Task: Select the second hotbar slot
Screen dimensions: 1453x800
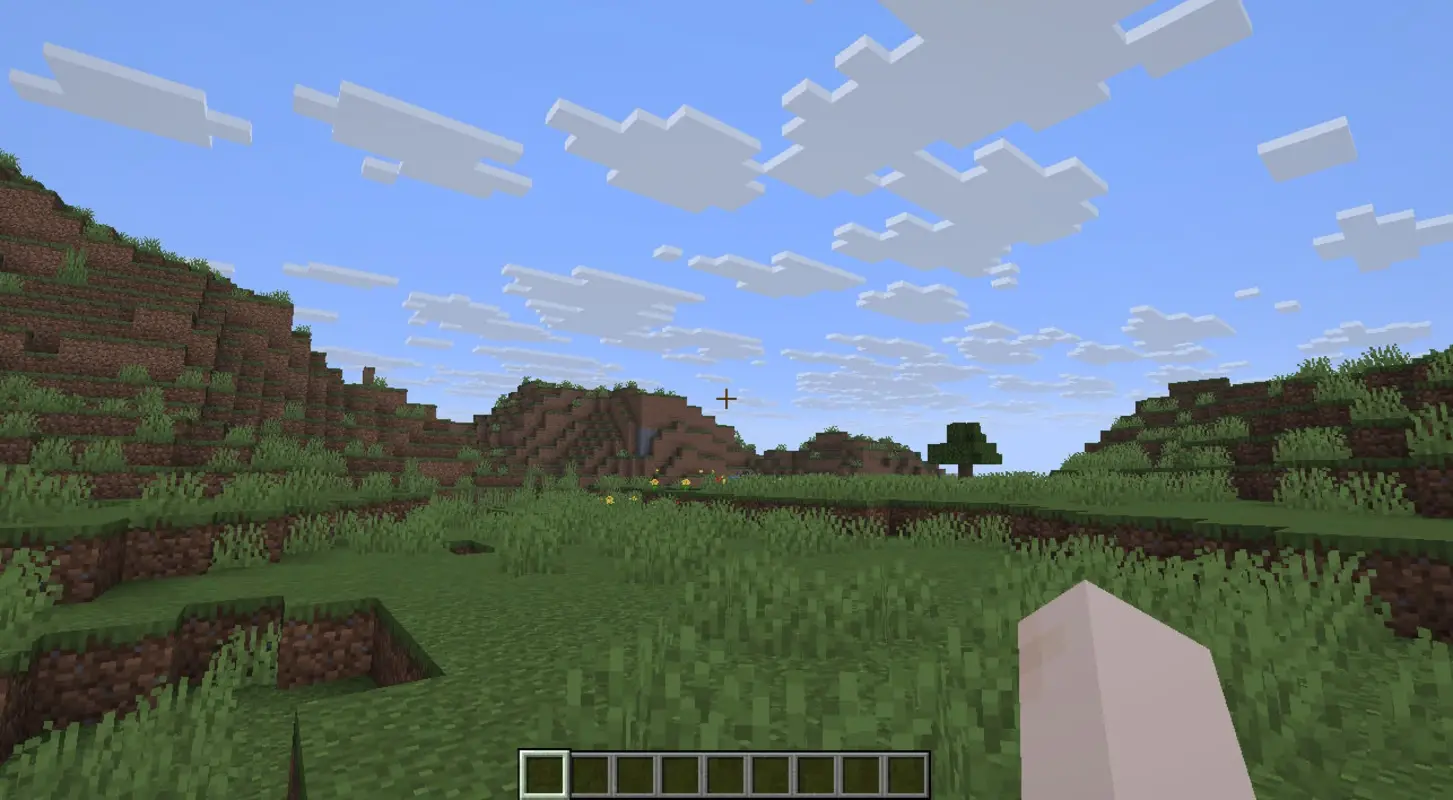Action: tap(590, 769)
